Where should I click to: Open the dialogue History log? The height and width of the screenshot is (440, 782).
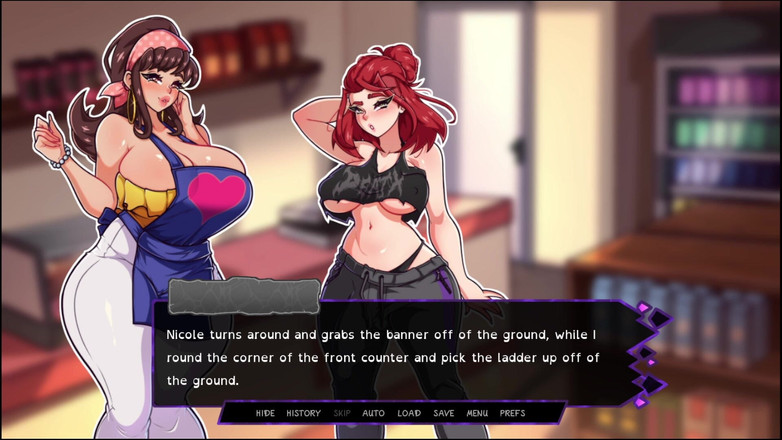(x=303, y=413)
